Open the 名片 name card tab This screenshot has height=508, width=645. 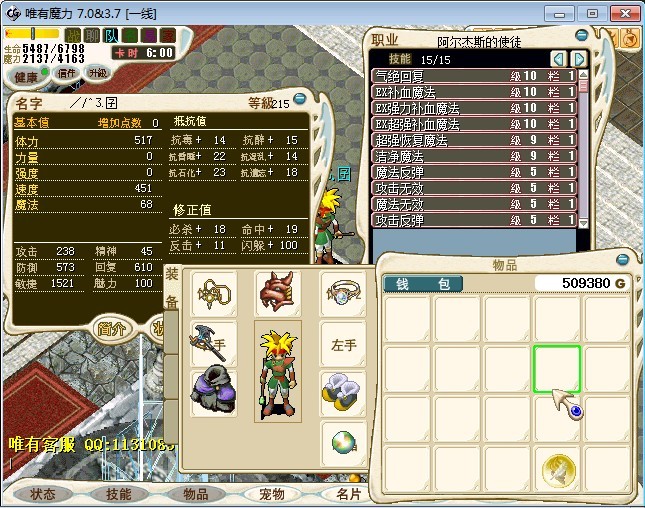pyautogui.click(x=347, y=493)
